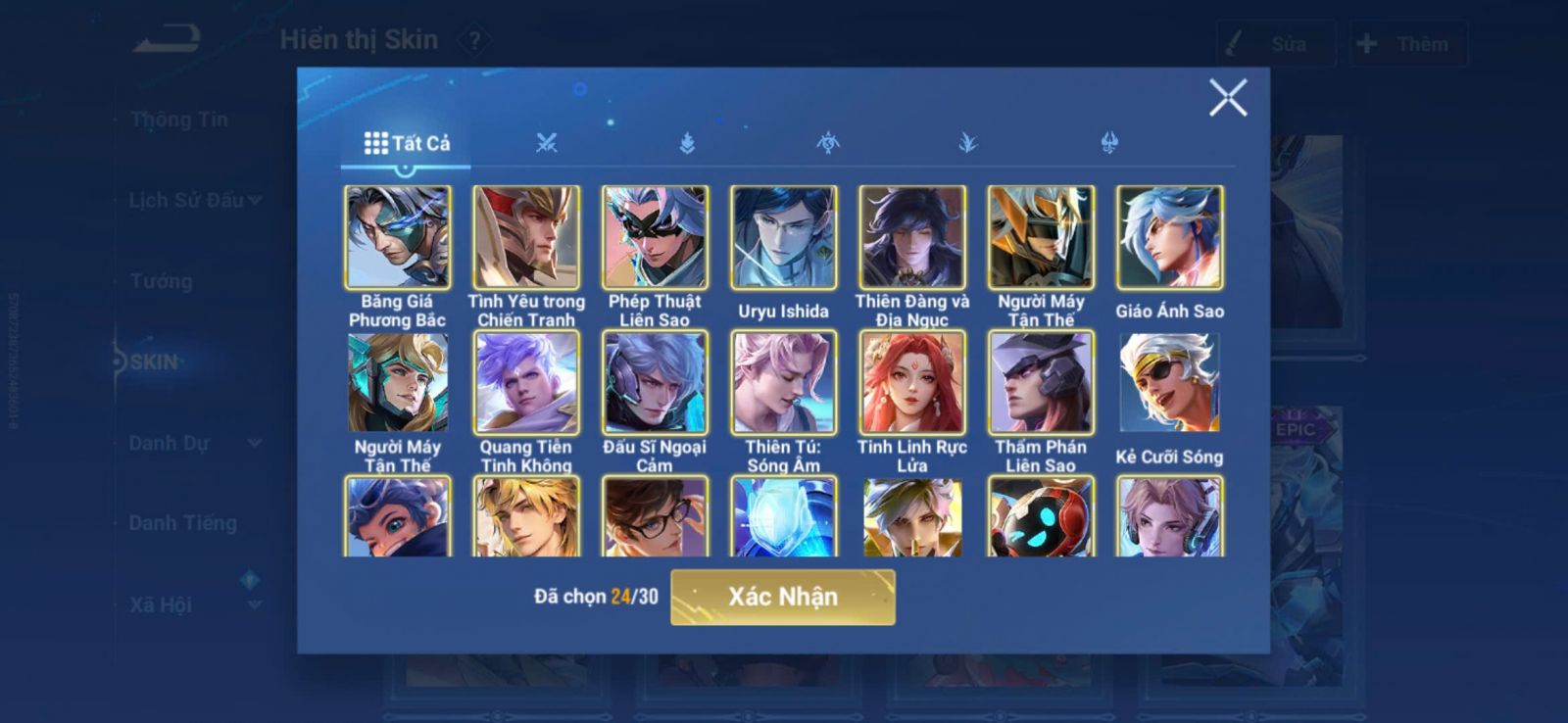Select the Giáo Ánh Sao skin
Screen dimensions: 1568x723
pyautogui.click(x=1169, y=238)
